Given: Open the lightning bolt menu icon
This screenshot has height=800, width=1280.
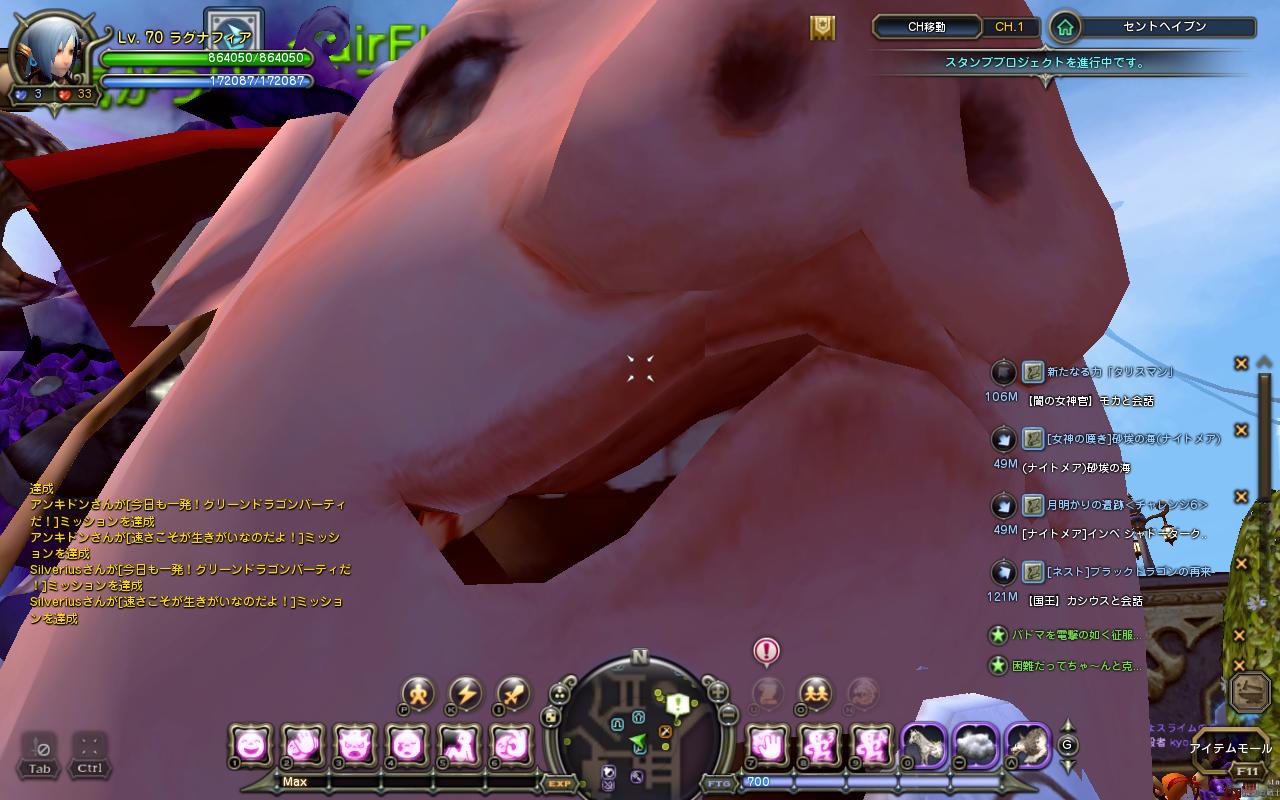Looking at the screenshot, I should [x=465, y=692].
